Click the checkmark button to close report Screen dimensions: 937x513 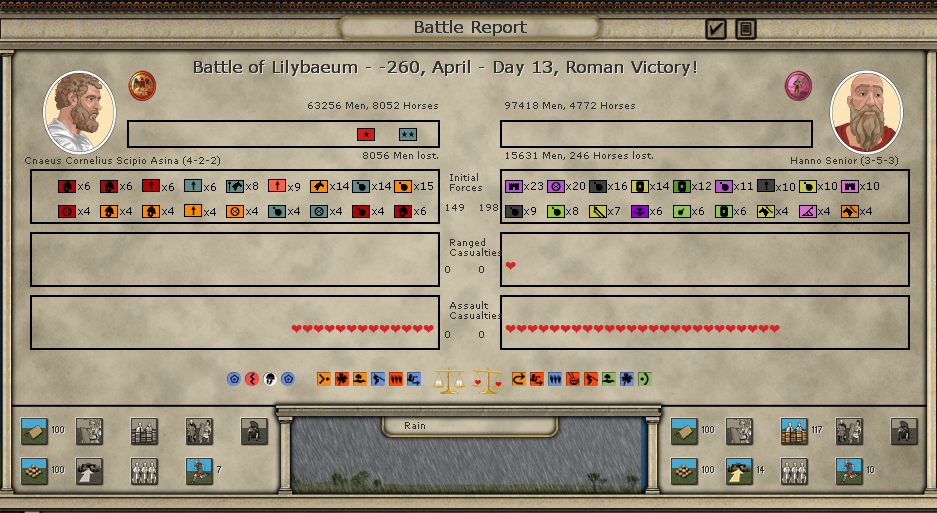tap(715, 29)
